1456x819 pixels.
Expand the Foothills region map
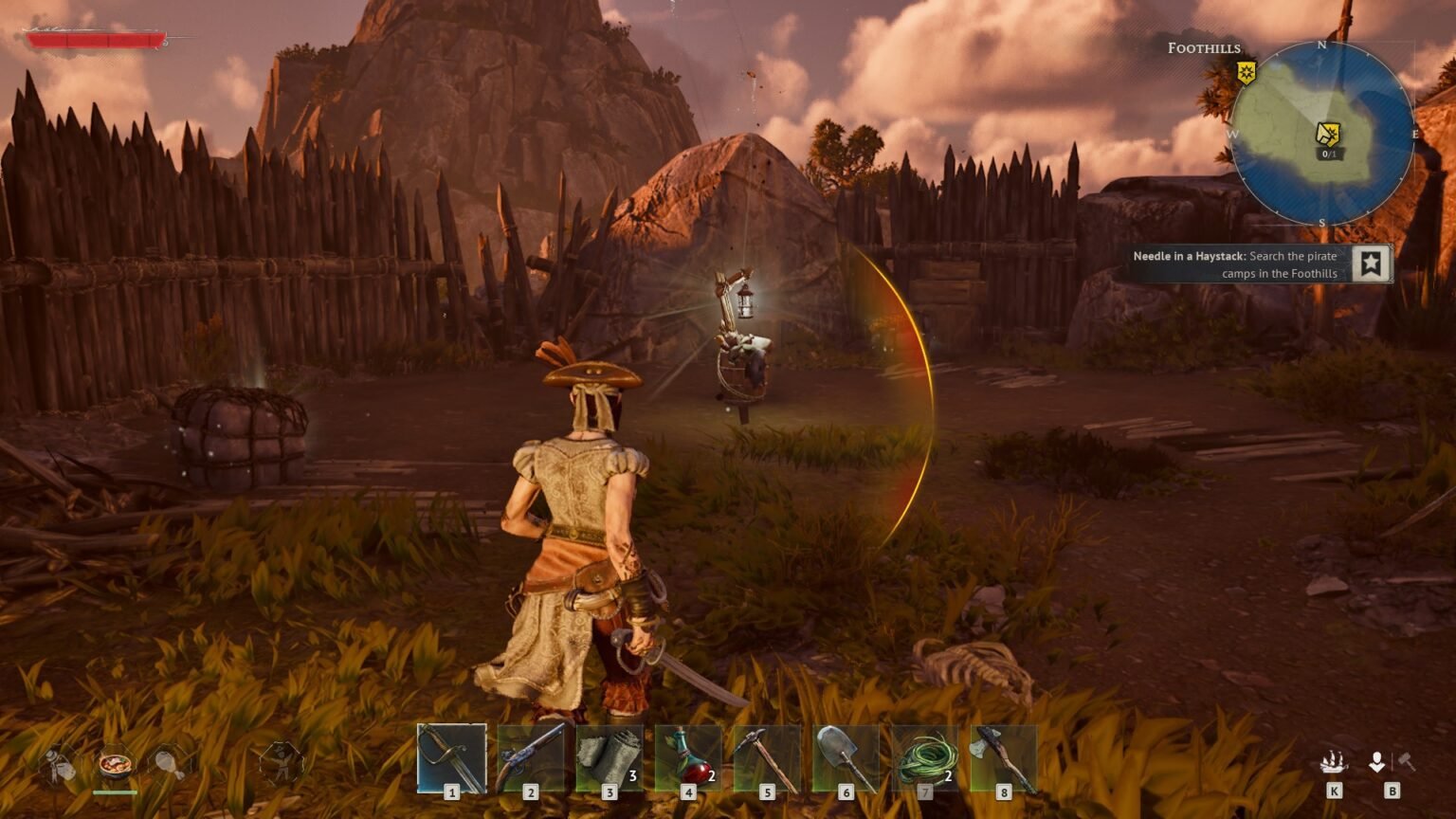pyautogui.click(x=1323, y=137)
